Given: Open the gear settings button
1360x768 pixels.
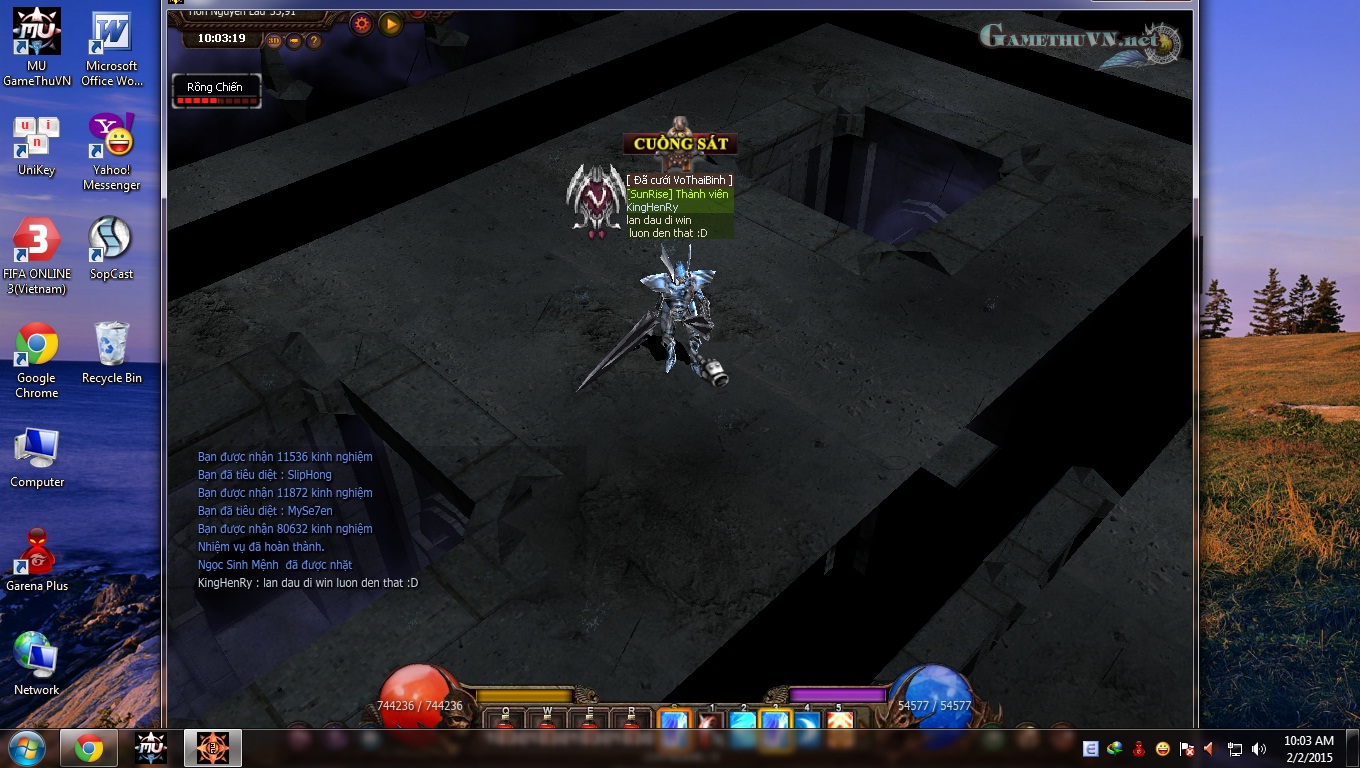Looking at the screenshot, I should click(361, 23).
